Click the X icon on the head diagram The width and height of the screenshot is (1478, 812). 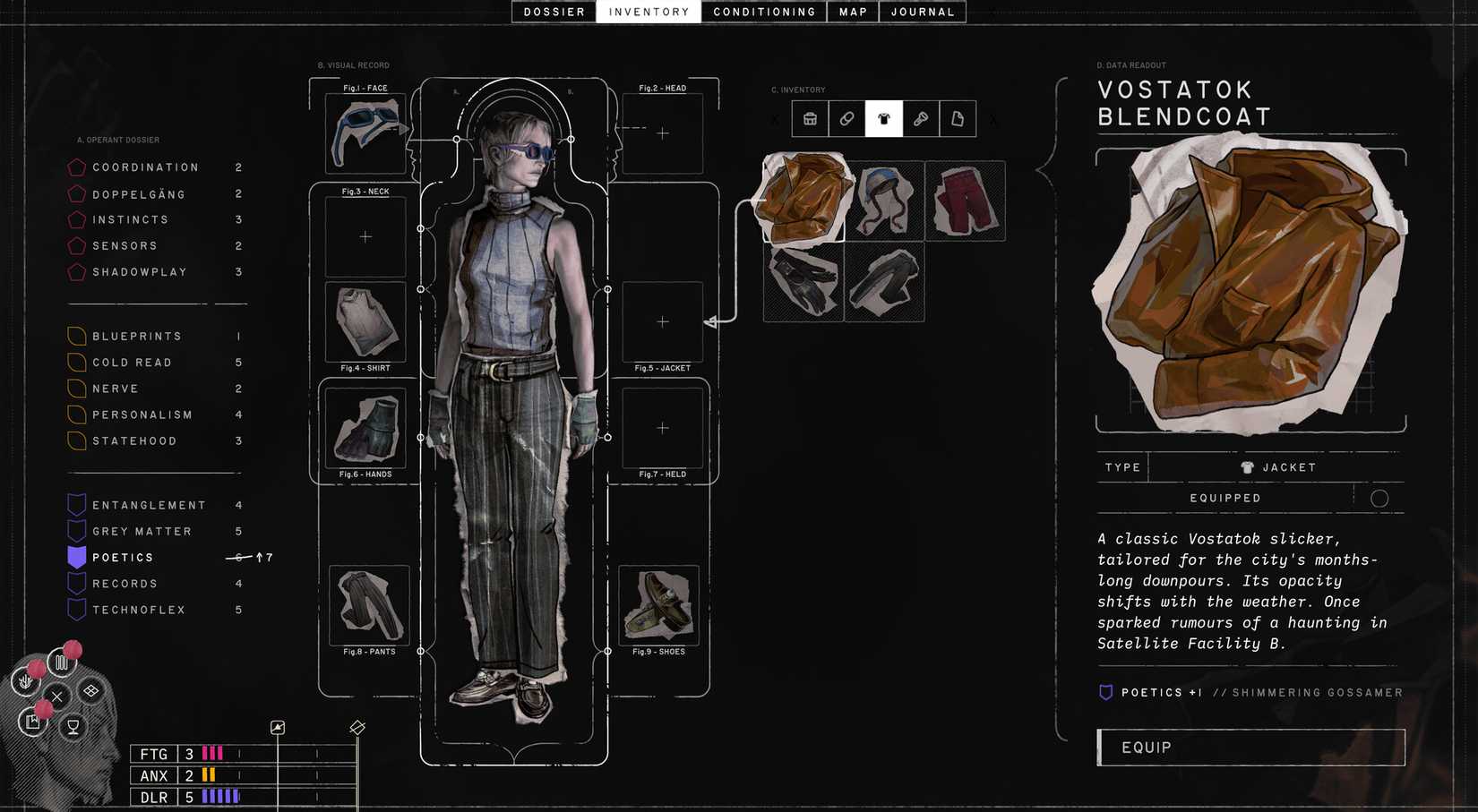(57, 697)
